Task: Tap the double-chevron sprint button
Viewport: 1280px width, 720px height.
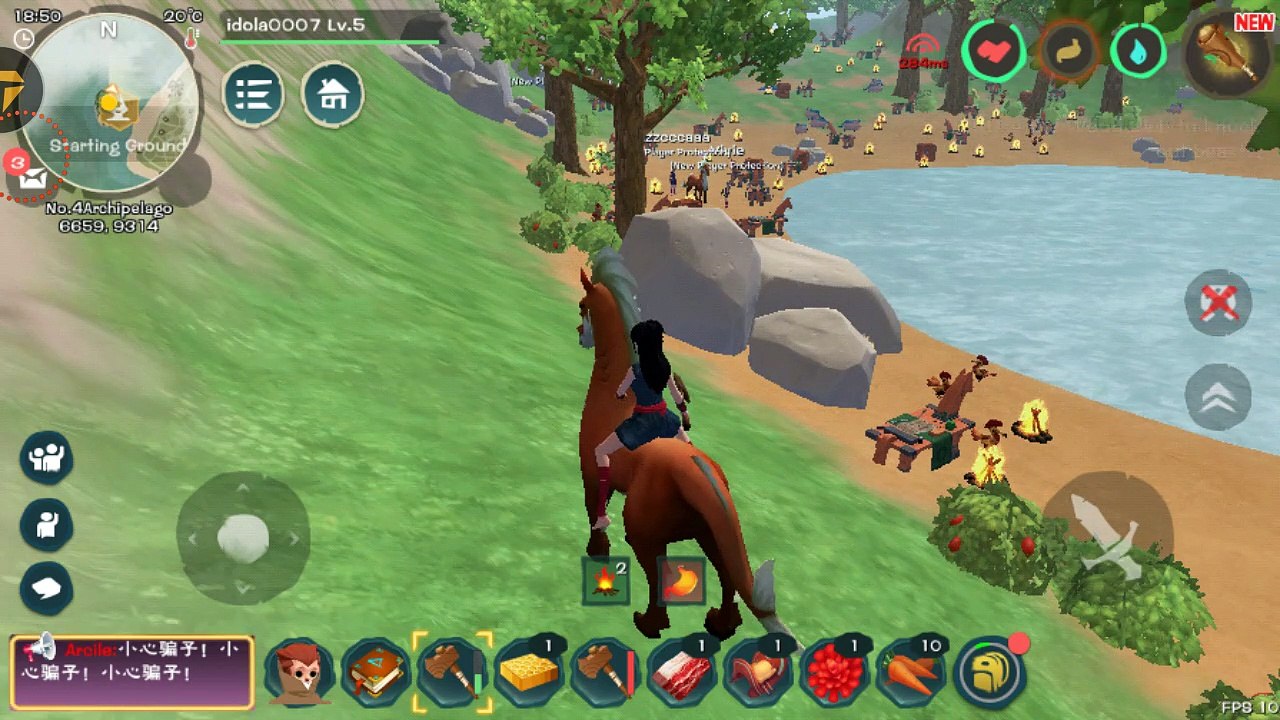Action: pos(1218,396)
